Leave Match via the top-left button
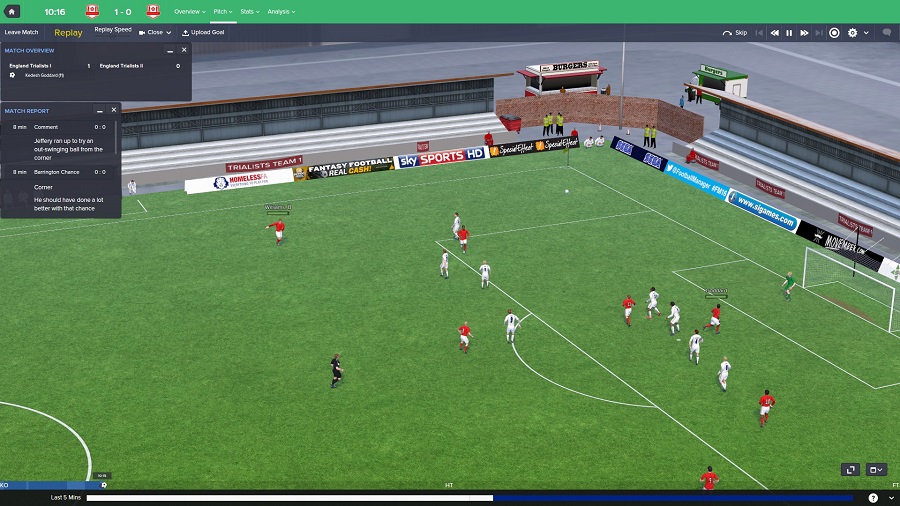This screenshot has height=506, width=900. tap(21, 32)
